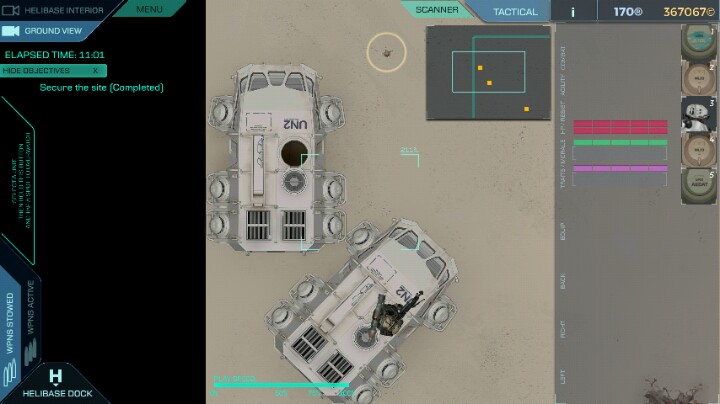Image resolution: width=720 pixels, height=404 pixels.
Task: Select the agent unit in slot 5
Action: tap(699, 186)
